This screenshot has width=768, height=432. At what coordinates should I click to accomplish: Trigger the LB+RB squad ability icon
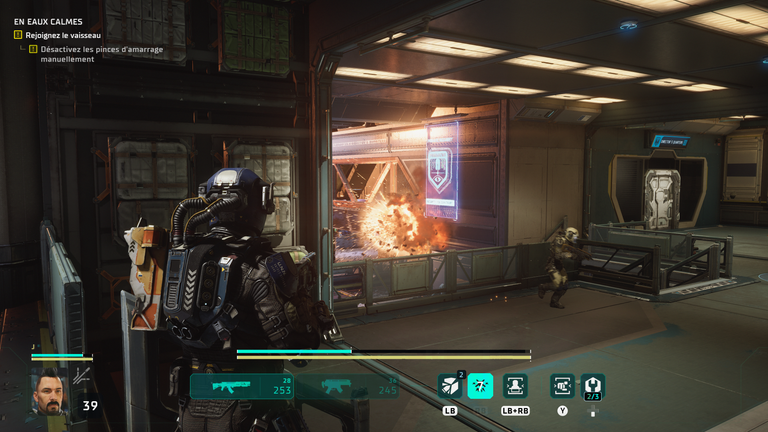pyautogui.click(x=515, y=386)
